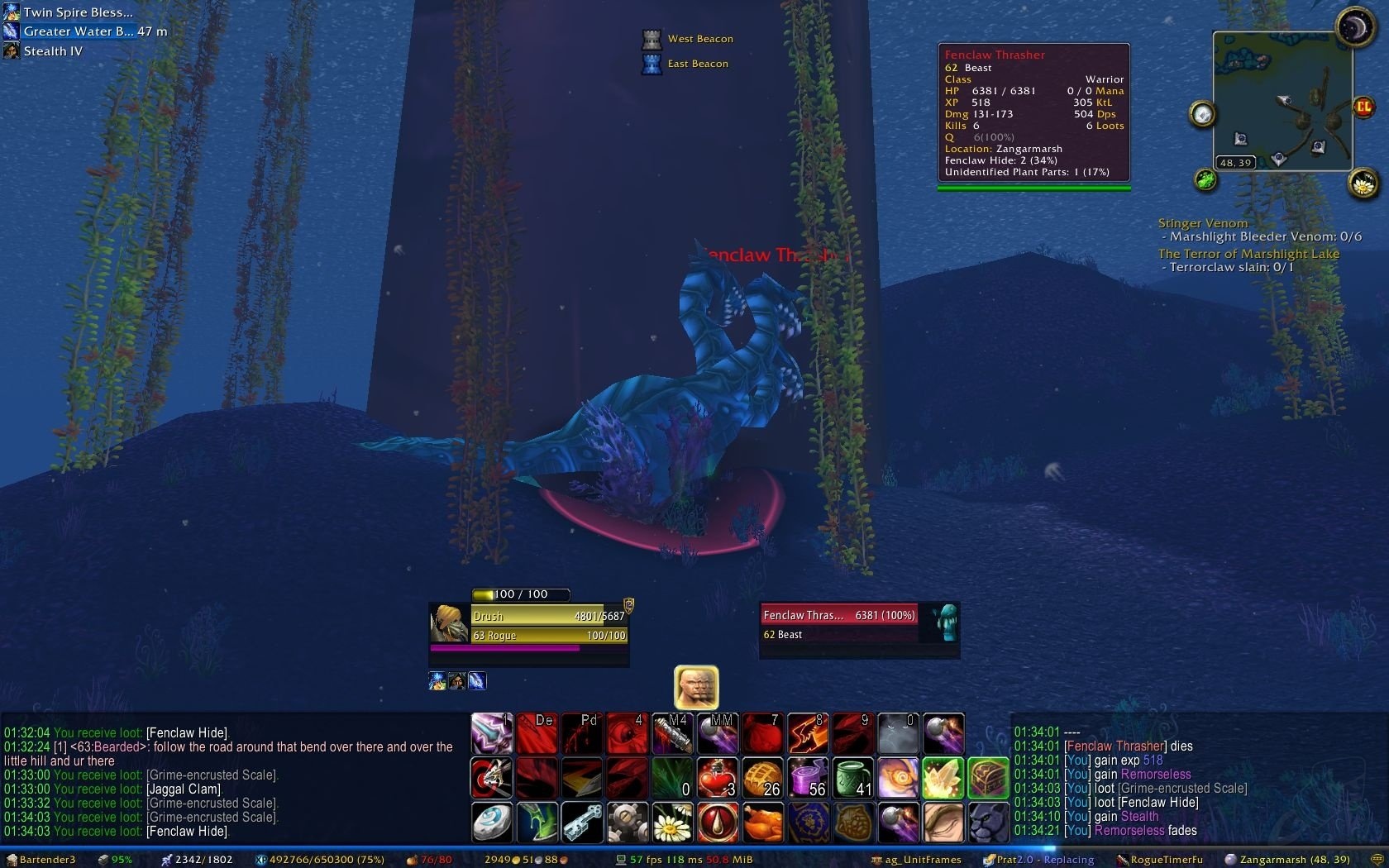1389x868 pixels.
Task: Click the moon day-night clock button
Action: [1354, 27]
